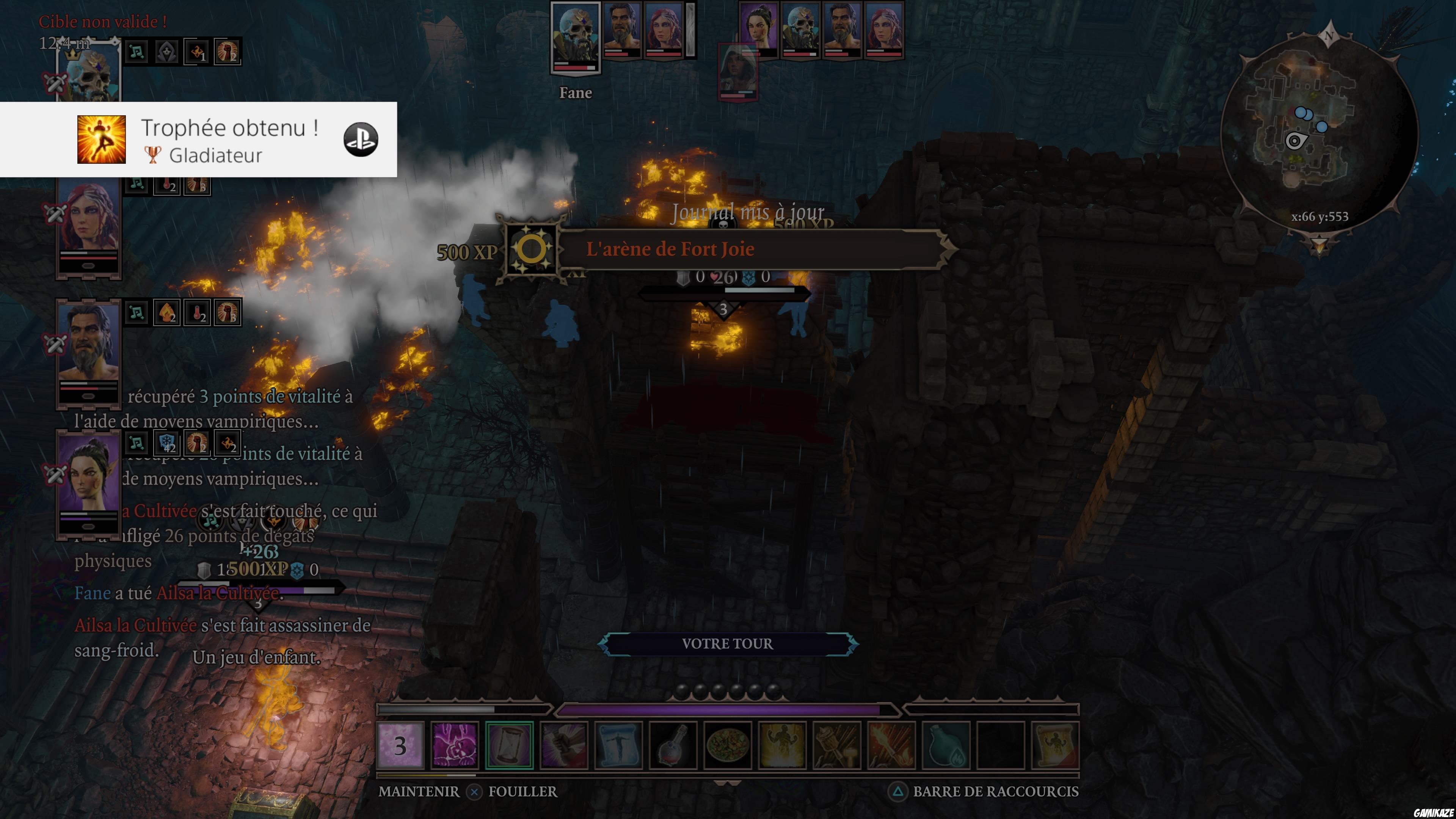This screenshot has height=819, width=1456.
Task: Activate the golden flexing figure skill
Action: click(x=782, y=745)
